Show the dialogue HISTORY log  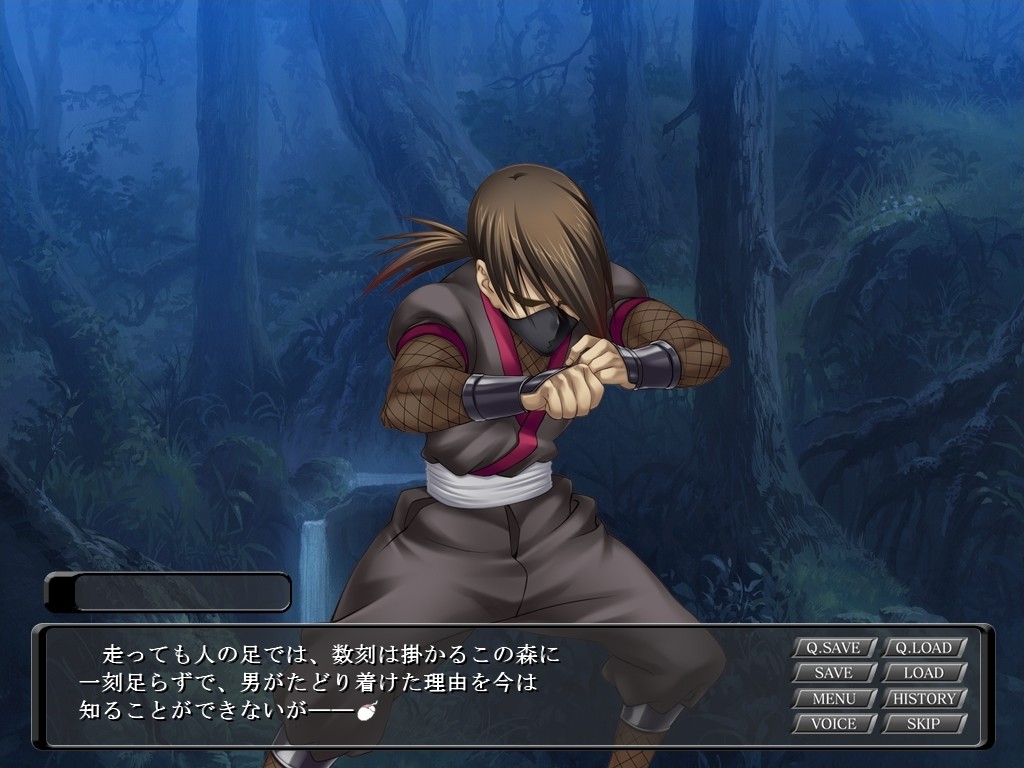pos(924,698)
